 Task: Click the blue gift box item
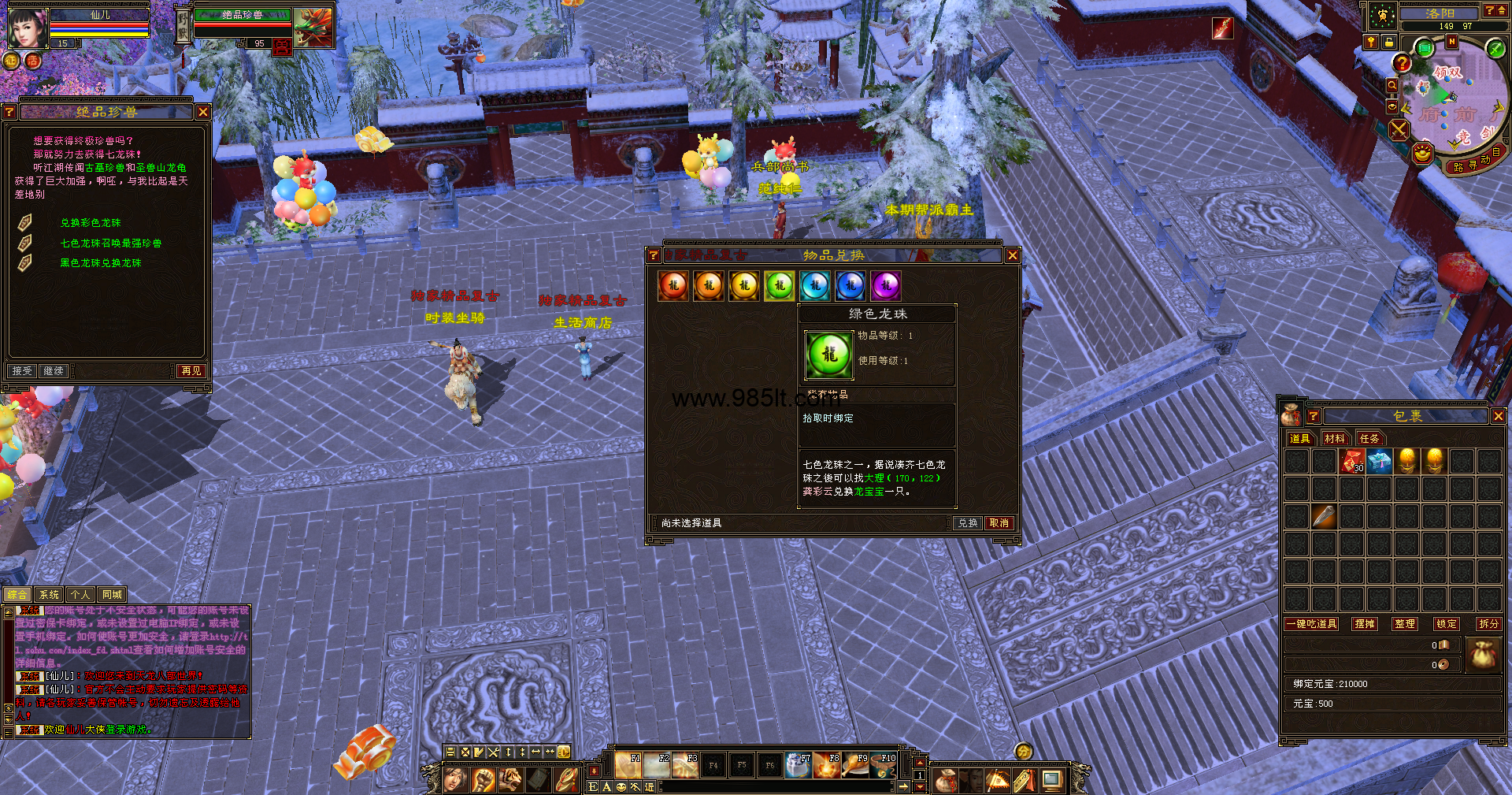click(1380, 461)
